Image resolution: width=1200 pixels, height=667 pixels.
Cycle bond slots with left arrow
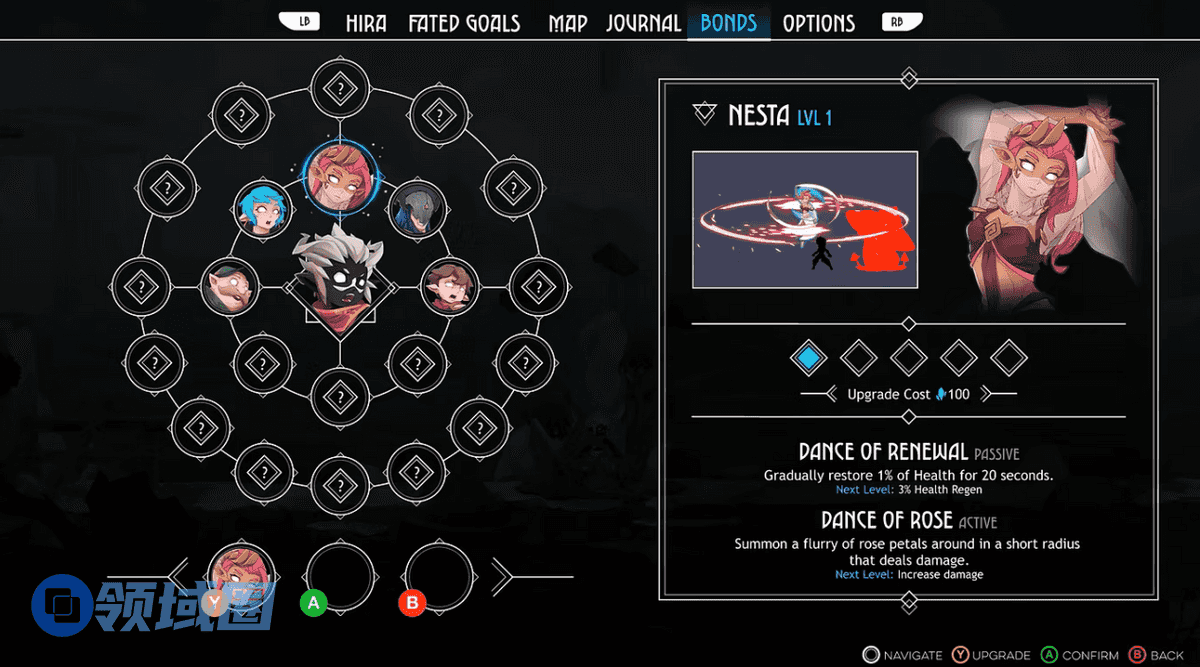coord(180,576)
